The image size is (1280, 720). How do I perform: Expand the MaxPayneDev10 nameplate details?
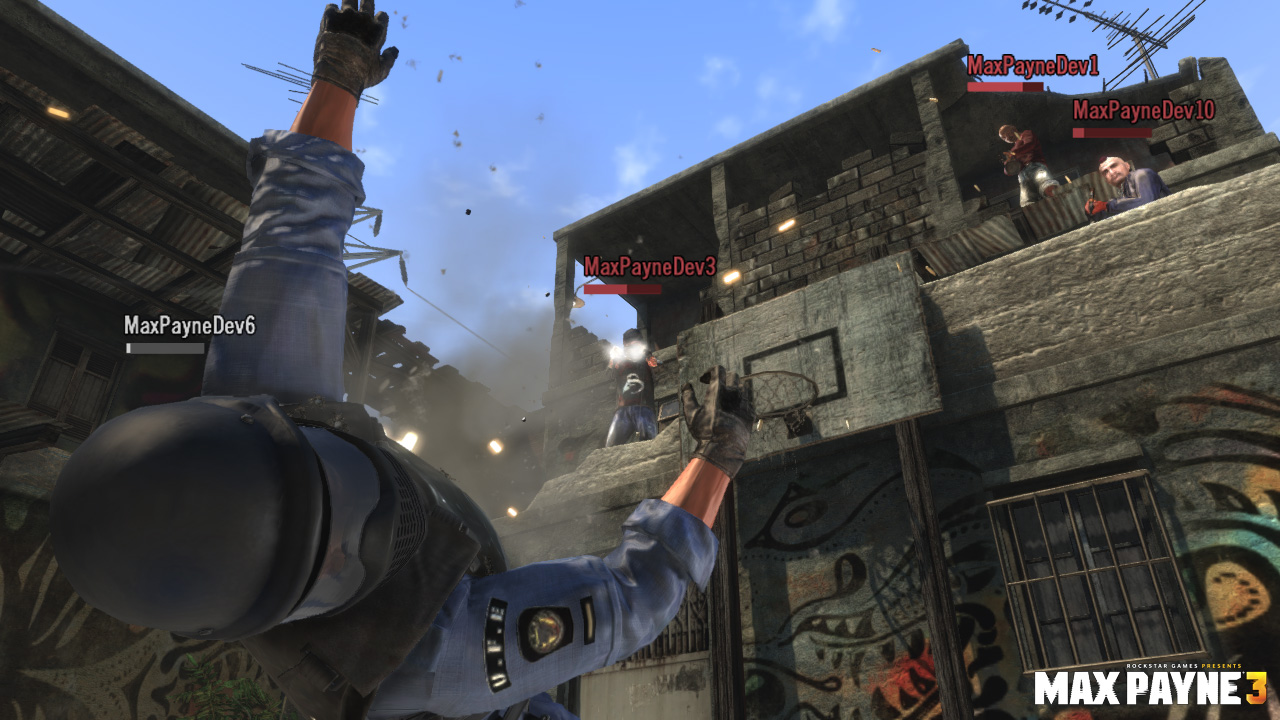[1145, 111]
